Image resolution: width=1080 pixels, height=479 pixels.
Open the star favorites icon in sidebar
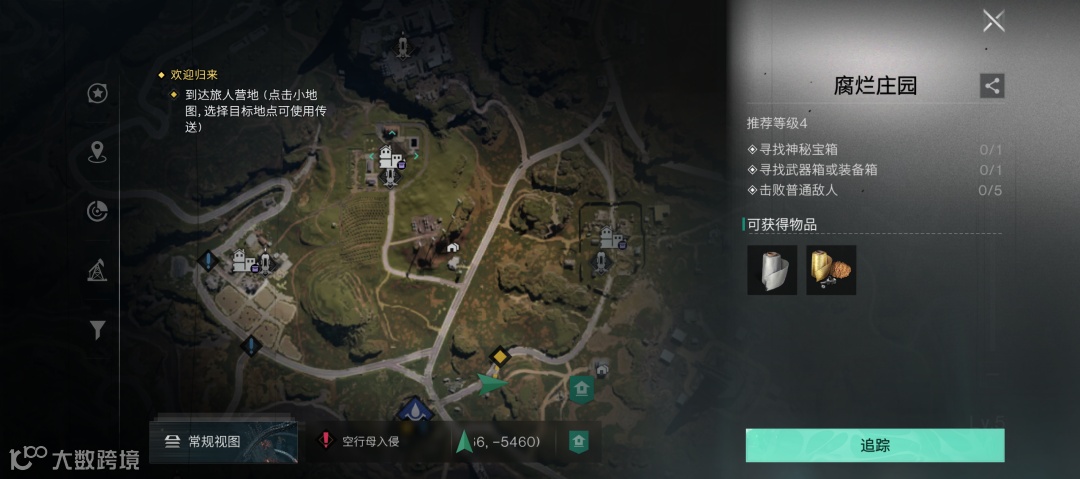97,93
